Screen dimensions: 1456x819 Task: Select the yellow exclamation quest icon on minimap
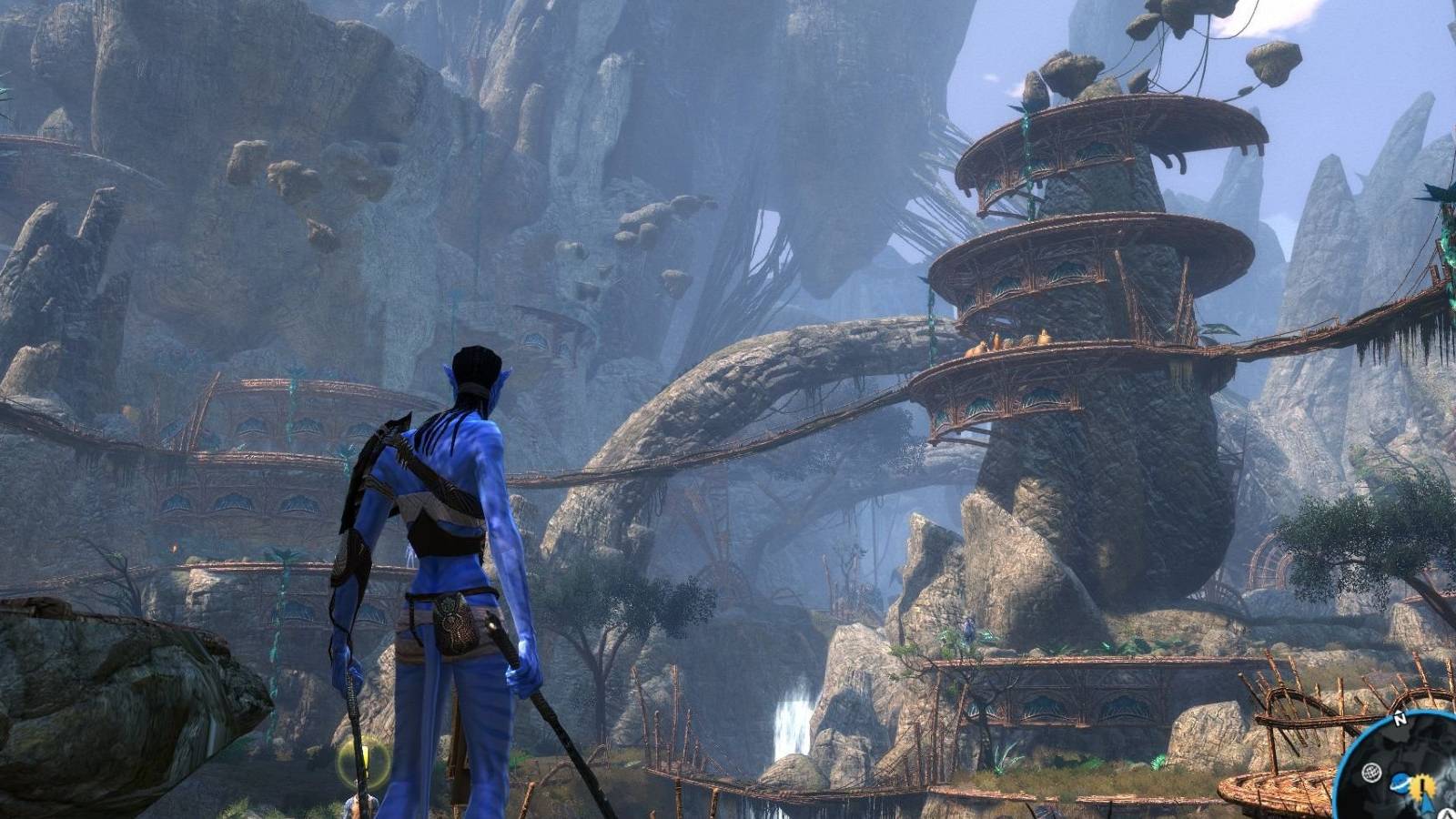pyautogui.click(x=1421, y=784)
